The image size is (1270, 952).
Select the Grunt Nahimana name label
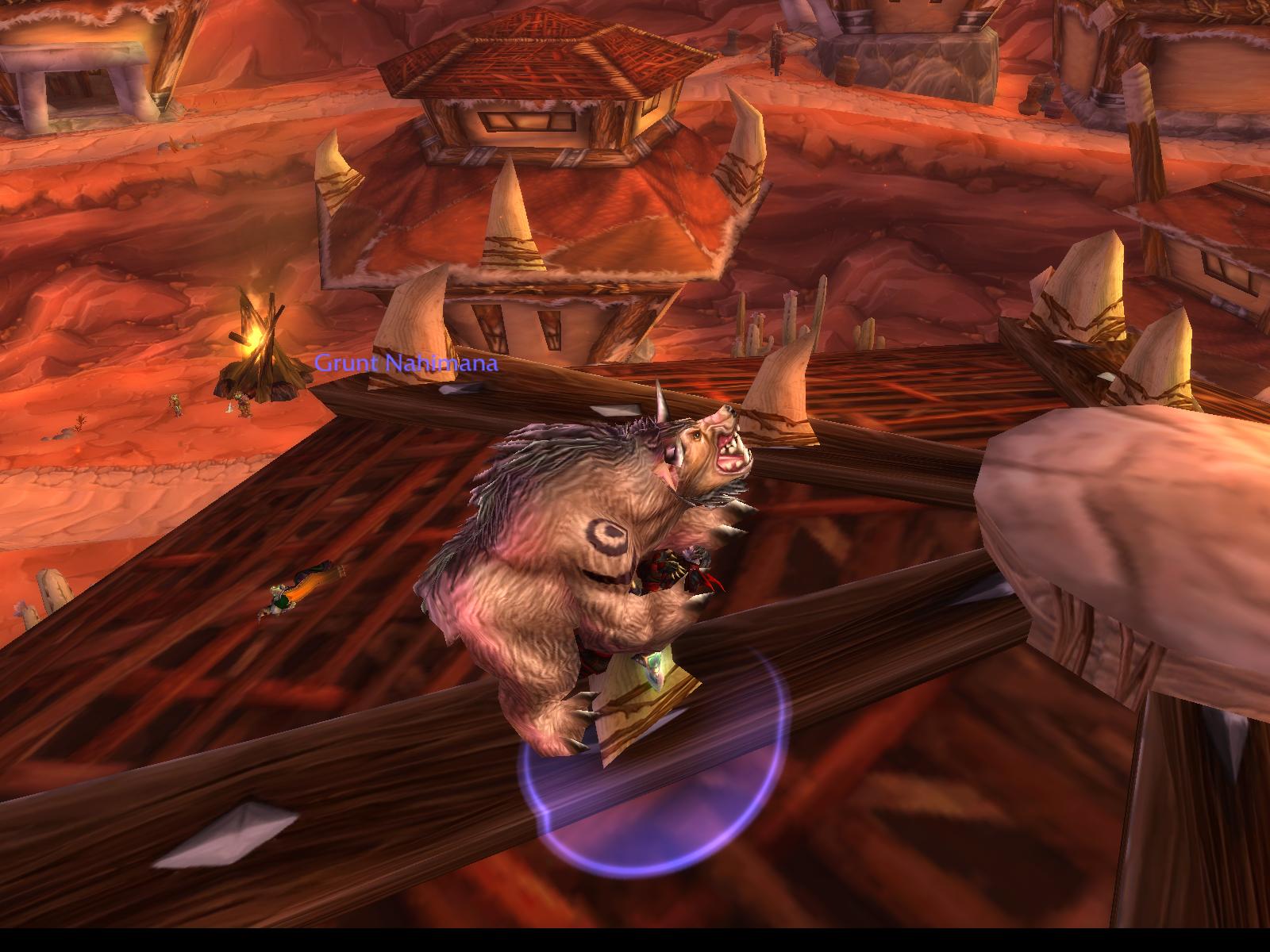[406, 364]
